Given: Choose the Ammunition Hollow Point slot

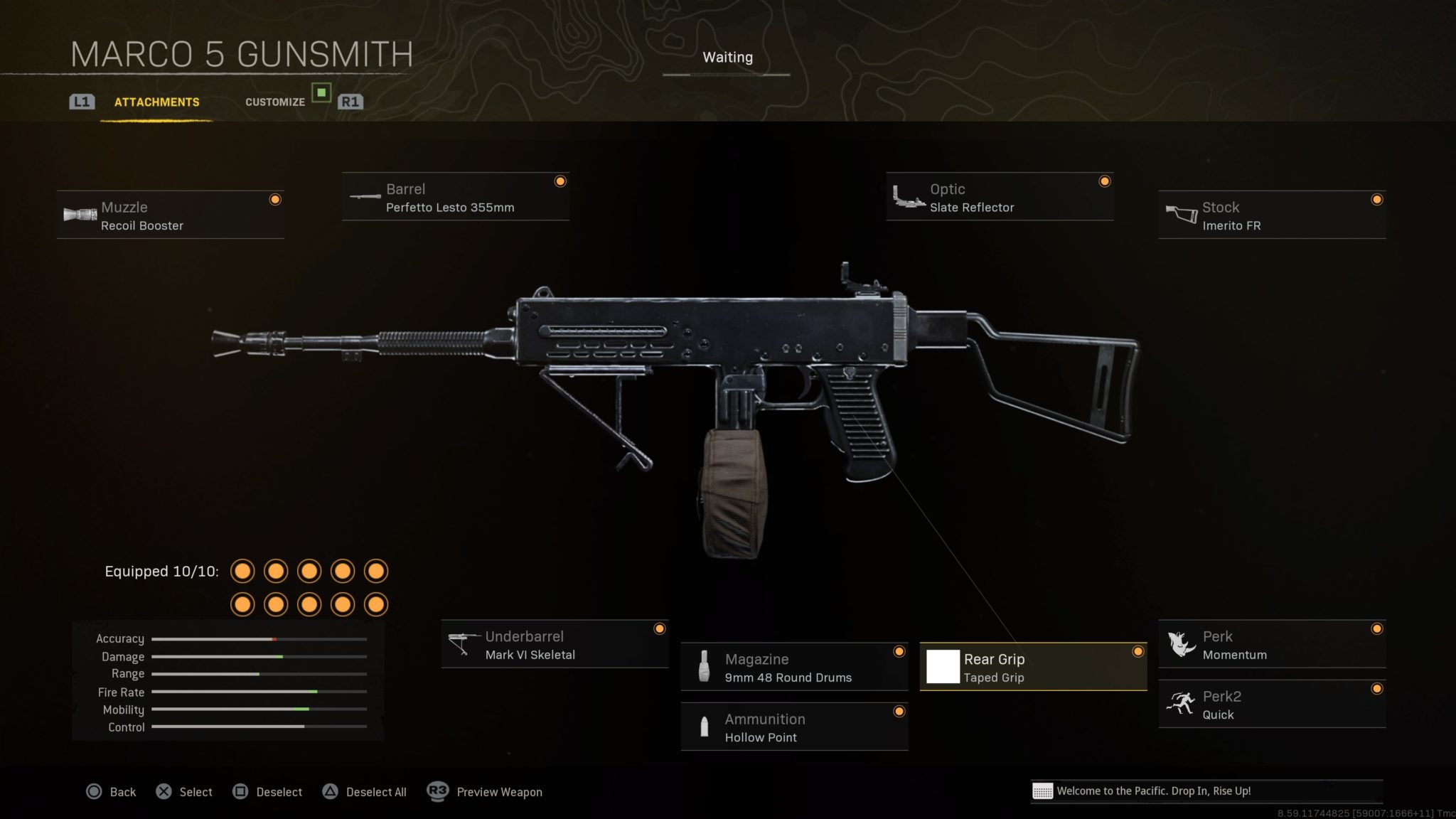Looking at the screenshot, I should [794, 727].
